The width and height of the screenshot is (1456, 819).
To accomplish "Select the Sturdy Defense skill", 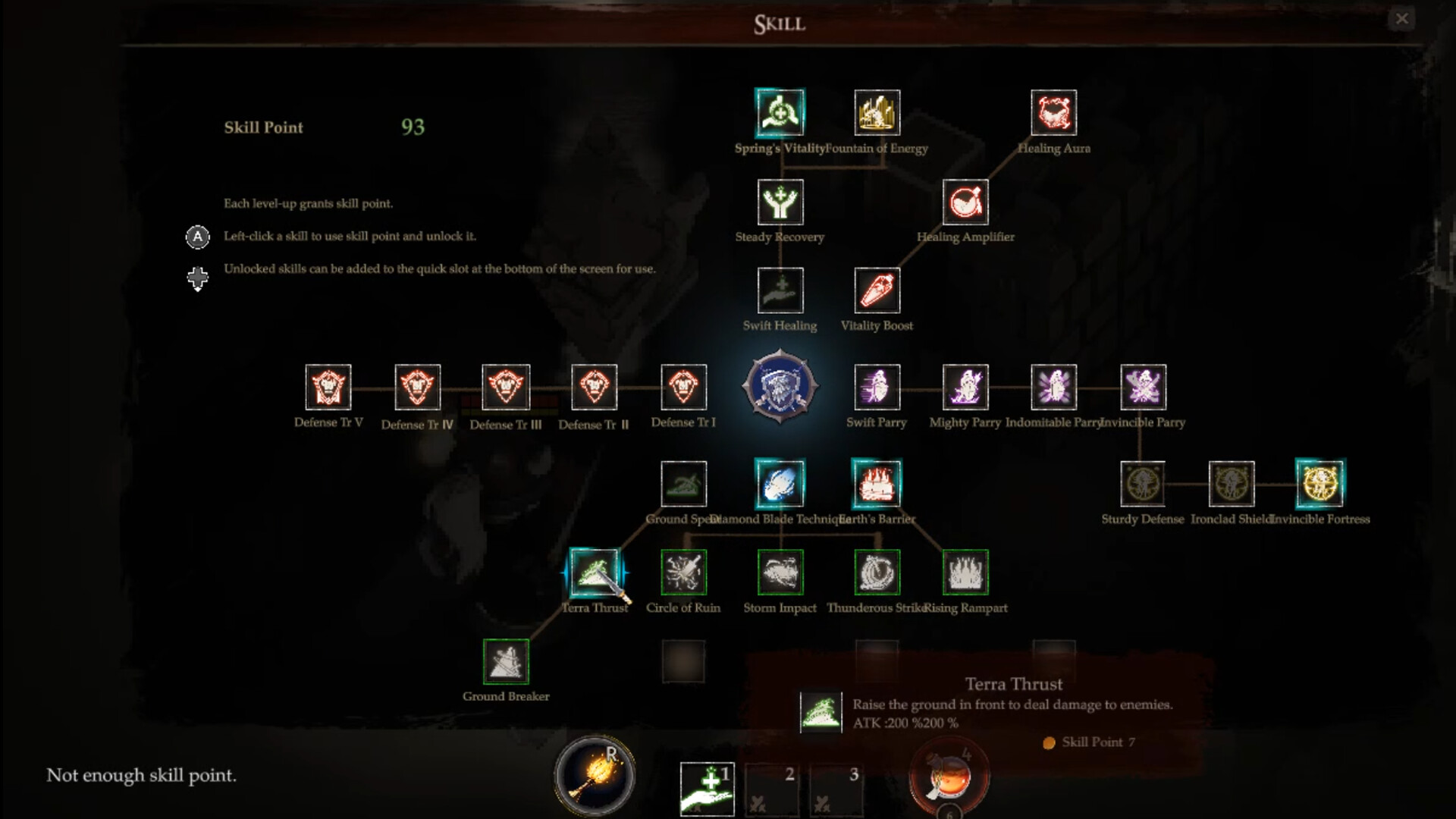I will coord(1142,483).
